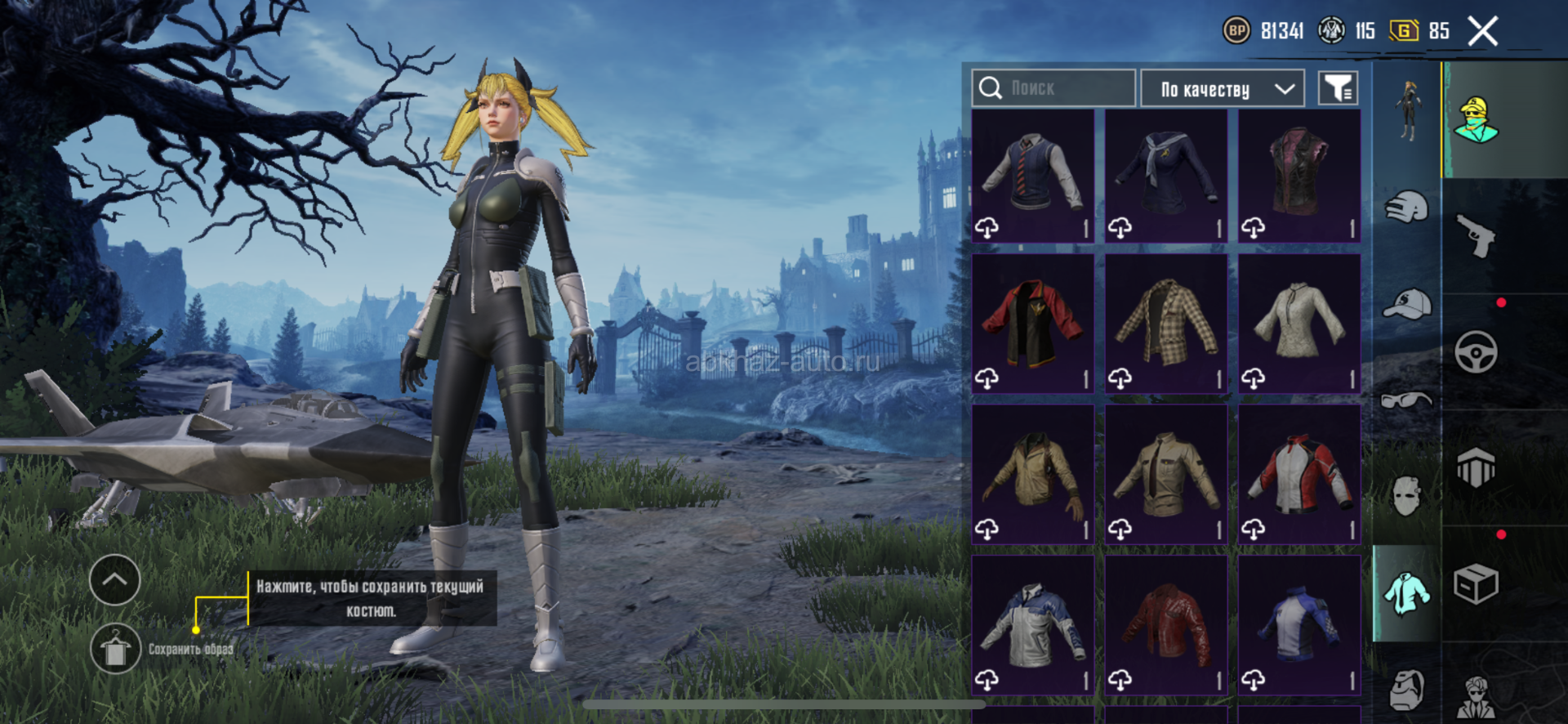1568x724 pixels.
Task: Pick the red and black open jacket
Action: (x=1033, y=324)
